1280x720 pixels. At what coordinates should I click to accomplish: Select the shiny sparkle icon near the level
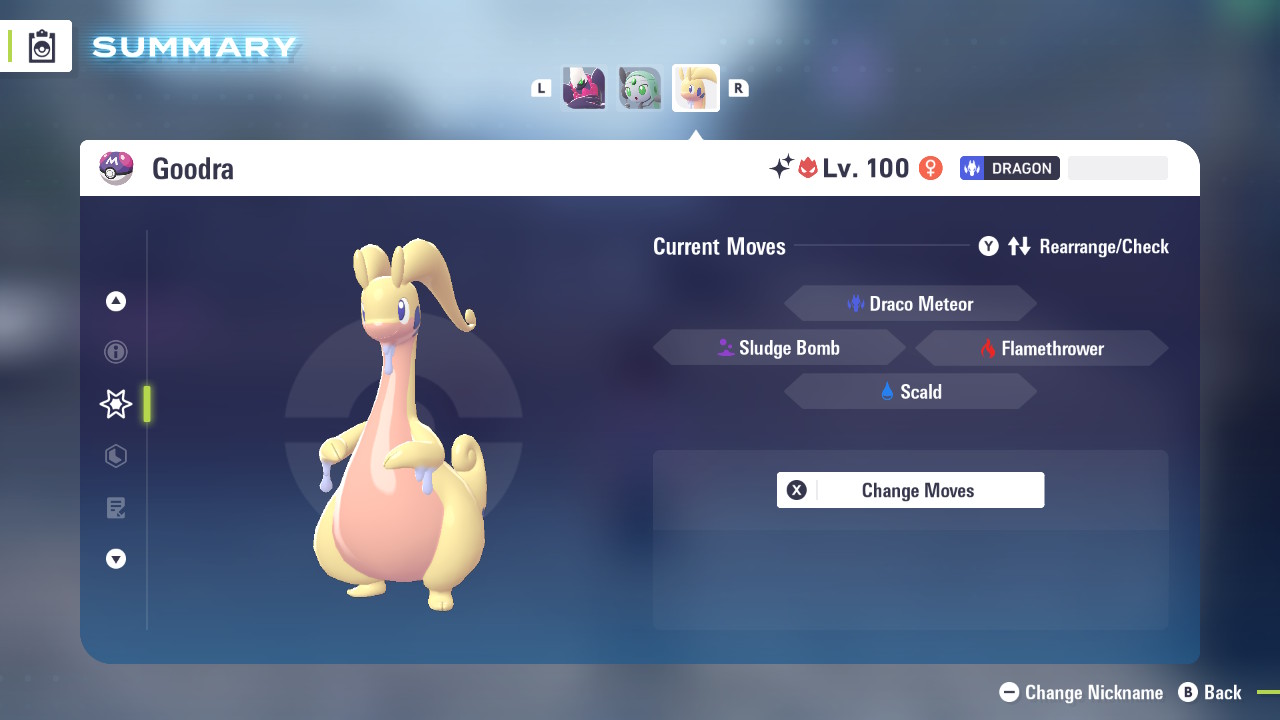786,167
